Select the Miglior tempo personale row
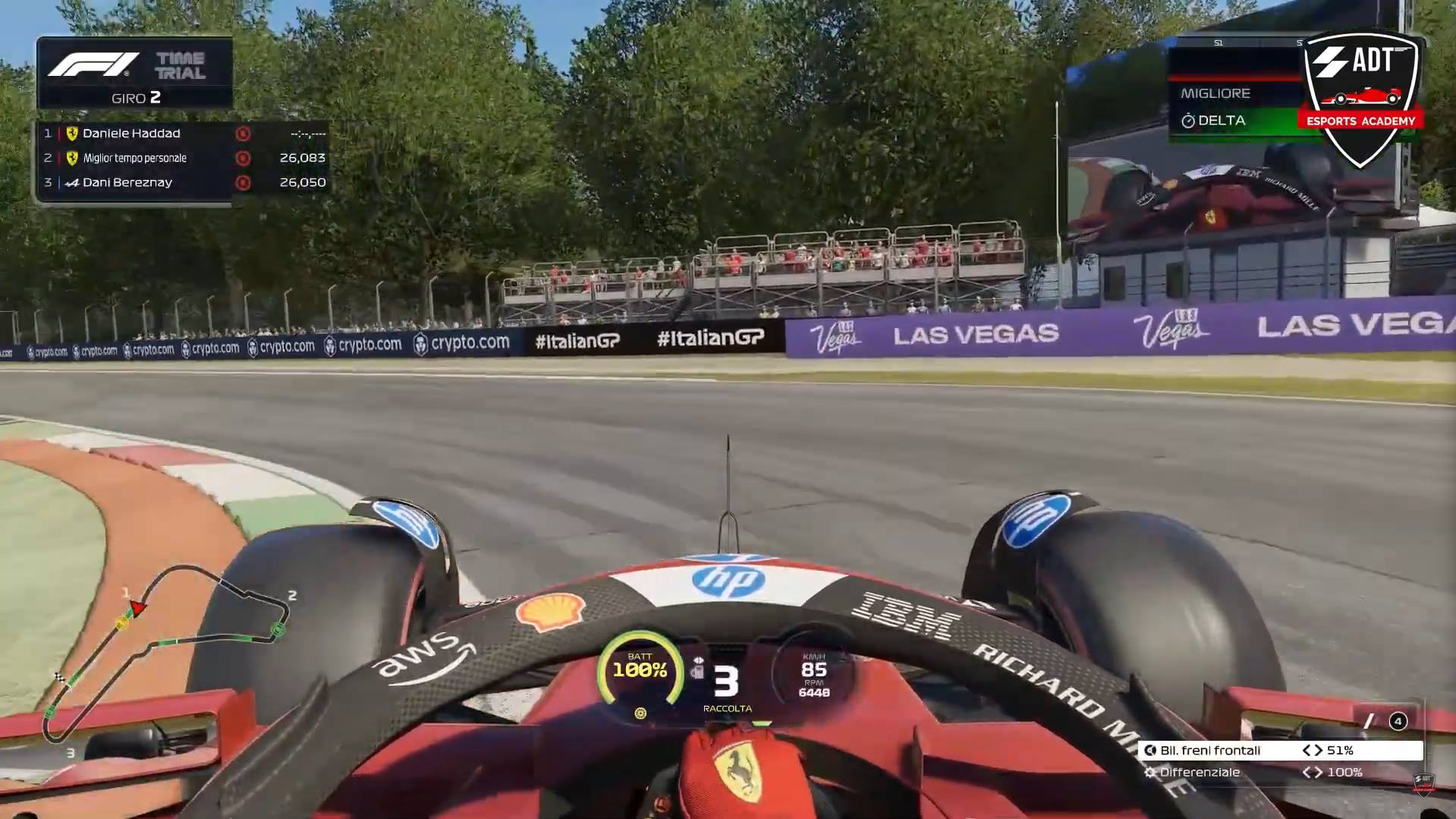Viewport: 1456px width, 819px height. coord(182,158)
